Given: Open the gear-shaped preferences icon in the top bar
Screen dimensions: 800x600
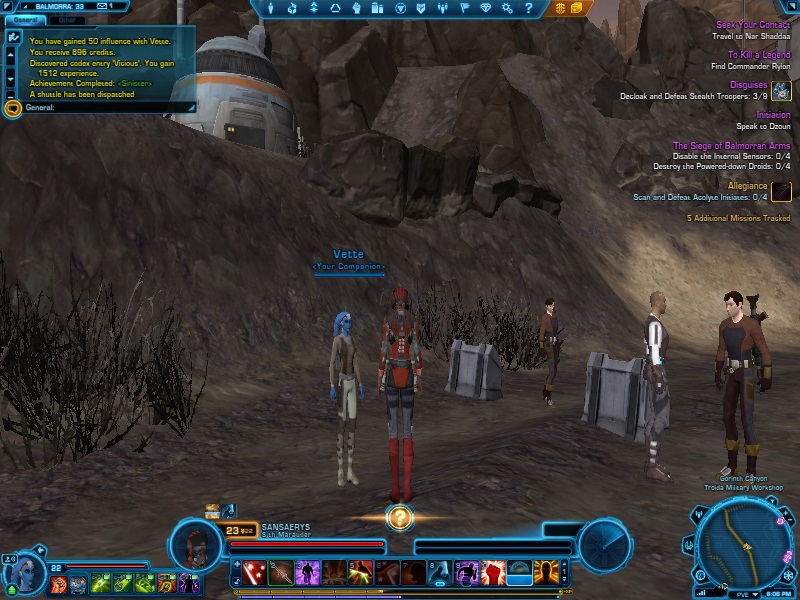Looking at the screenshot, I should click(x=508, y=8).
